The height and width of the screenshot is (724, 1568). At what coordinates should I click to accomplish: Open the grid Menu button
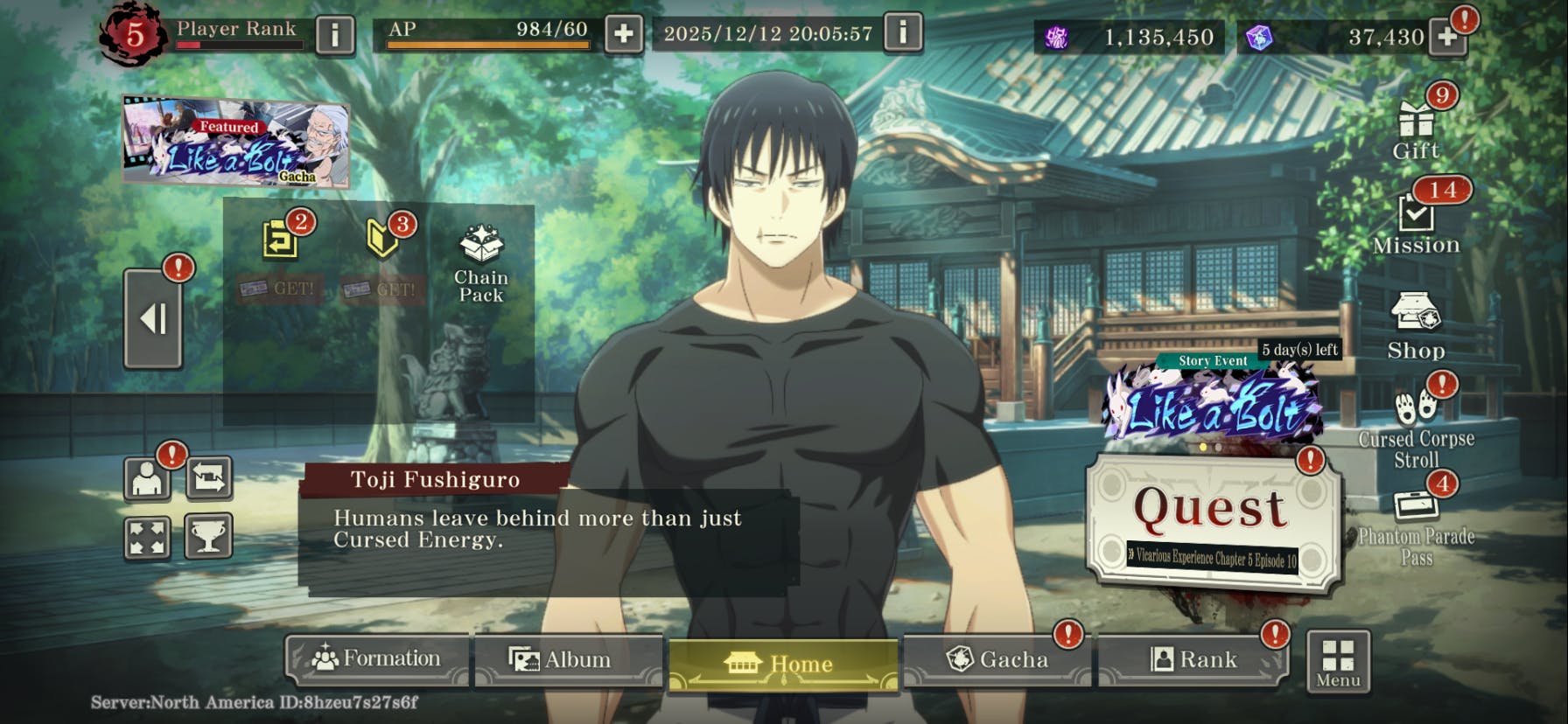coord(1338,662)
